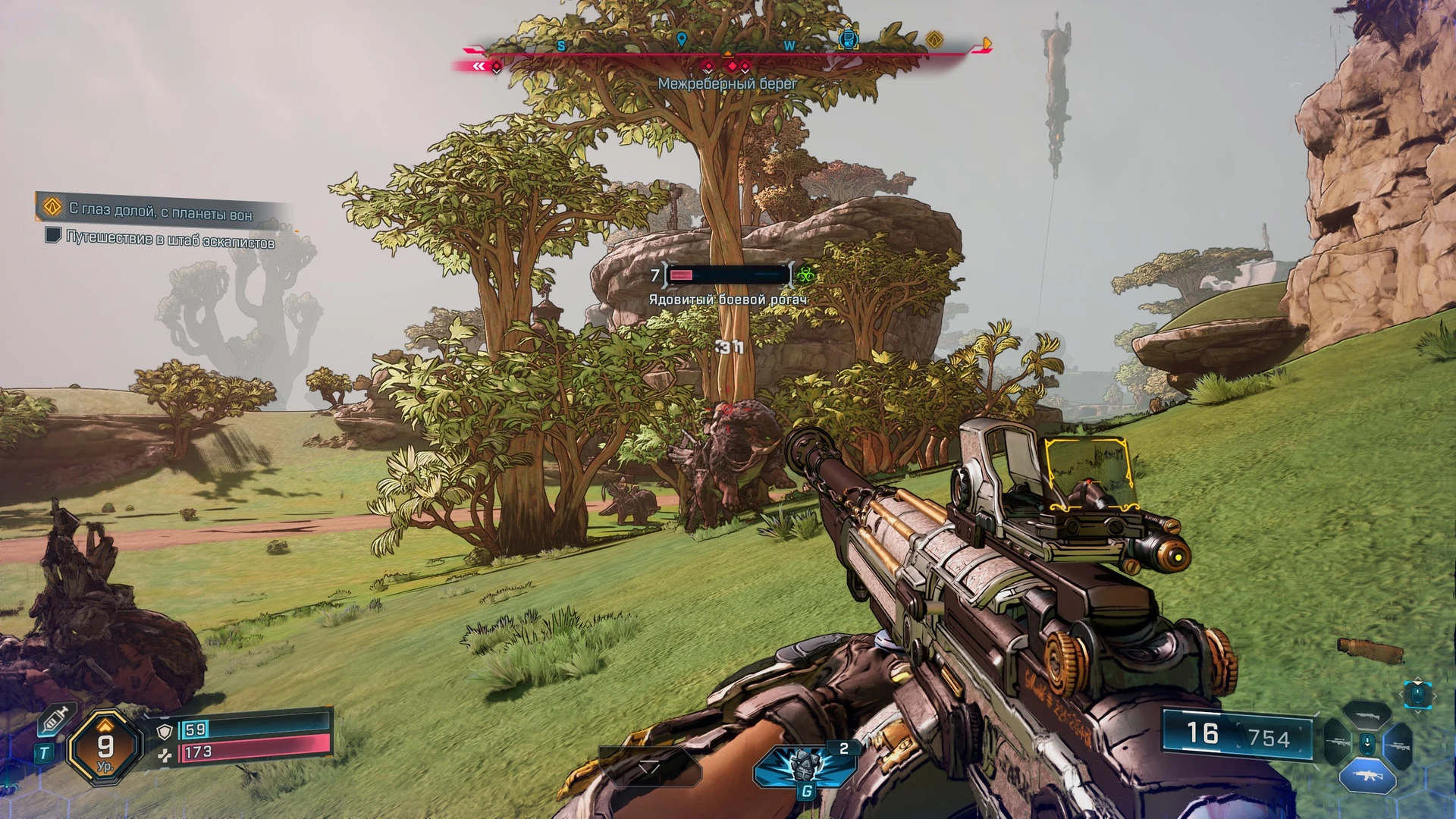Click the blue vending machine compass marker
The image size is (1456, 819).
point(849,38)
